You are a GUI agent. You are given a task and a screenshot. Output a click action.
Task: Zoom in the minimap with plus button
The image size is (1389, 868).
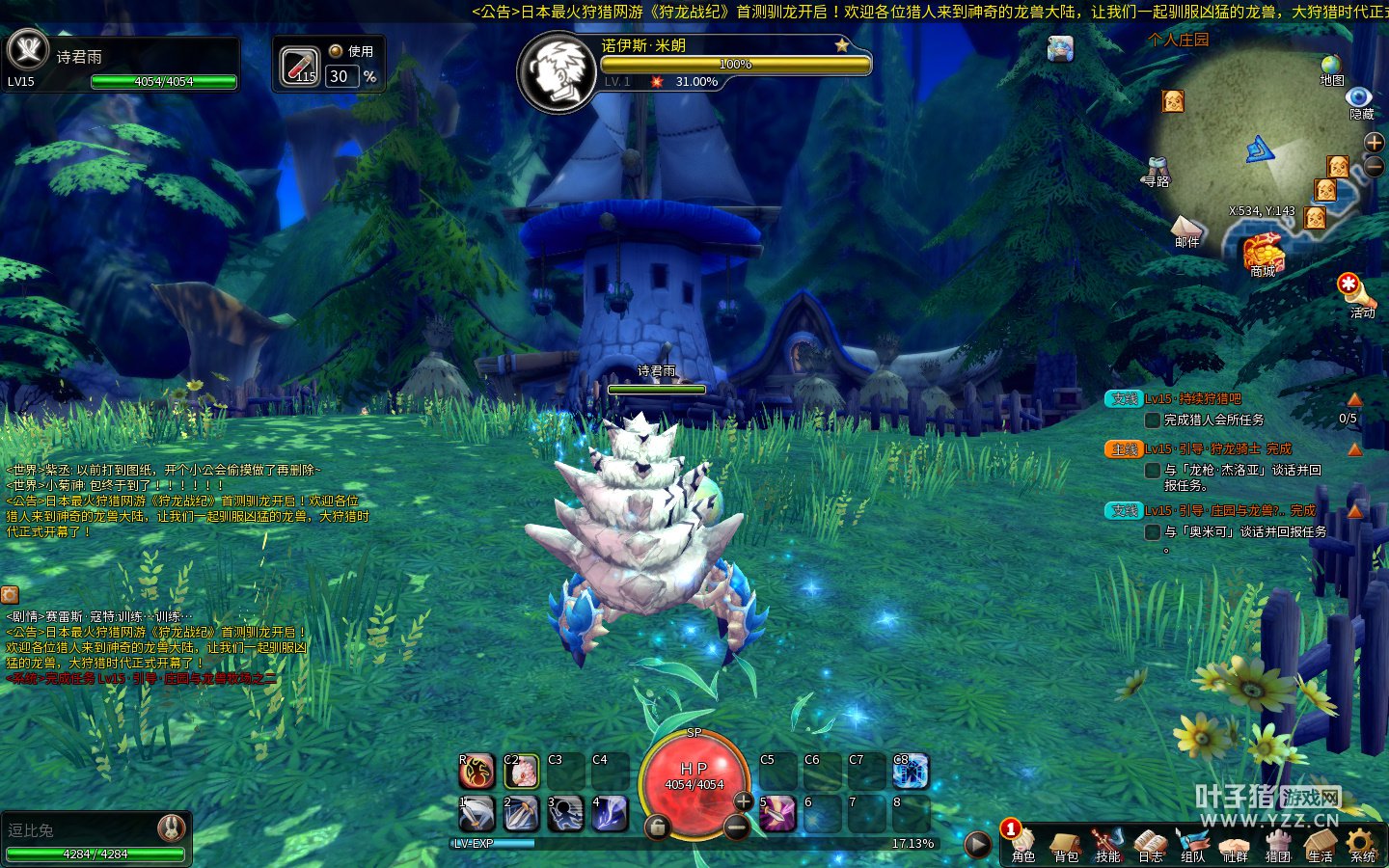click(1375, 143)
